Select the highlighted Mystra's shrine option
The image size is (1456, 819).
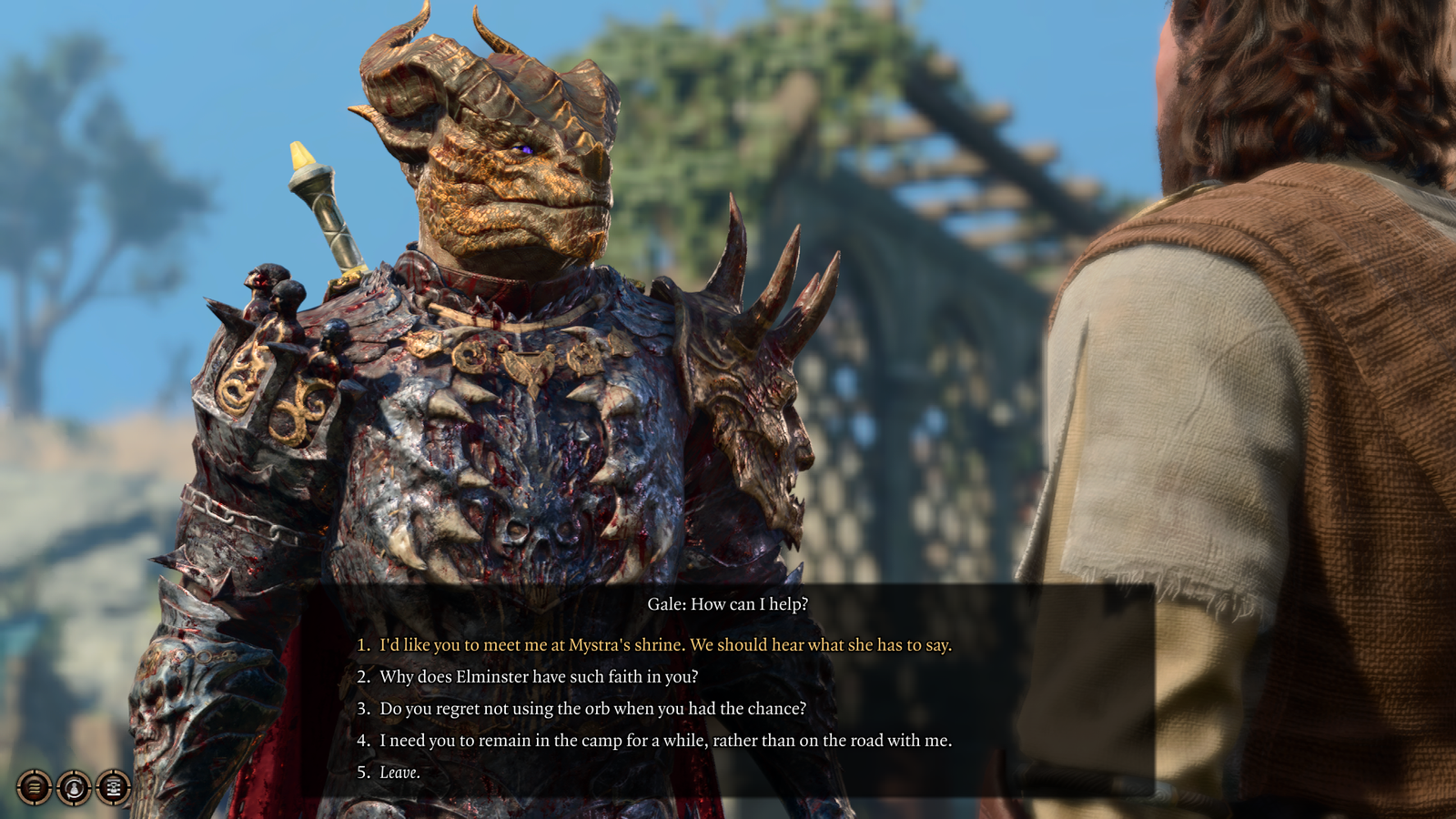[664, 646]
